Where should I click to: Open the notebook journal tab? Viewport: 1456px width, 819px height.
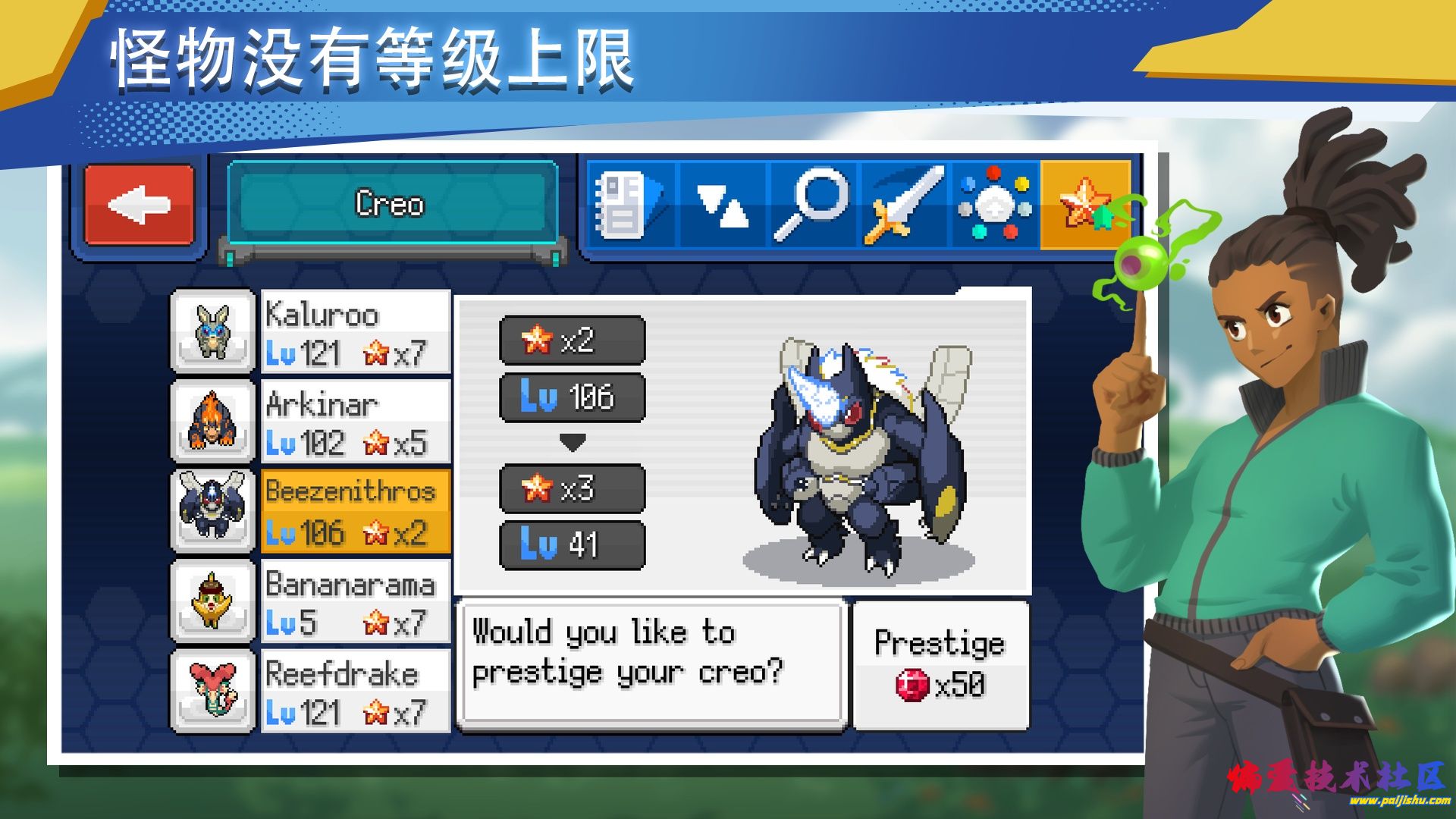point(630,205)
